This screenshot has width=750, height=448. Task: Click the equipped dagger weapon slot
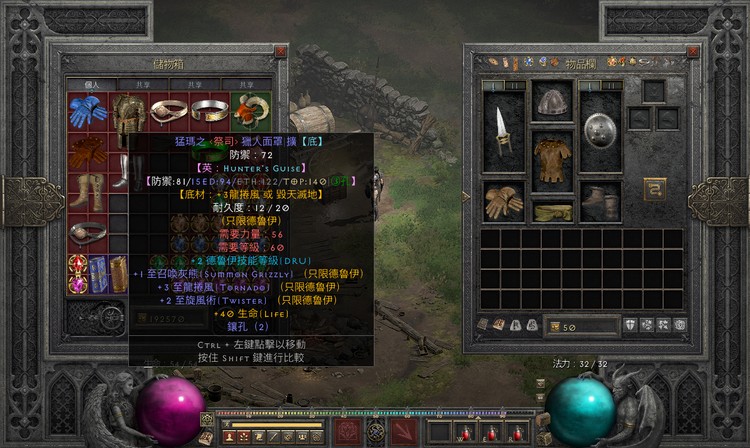tap(503, 130)
